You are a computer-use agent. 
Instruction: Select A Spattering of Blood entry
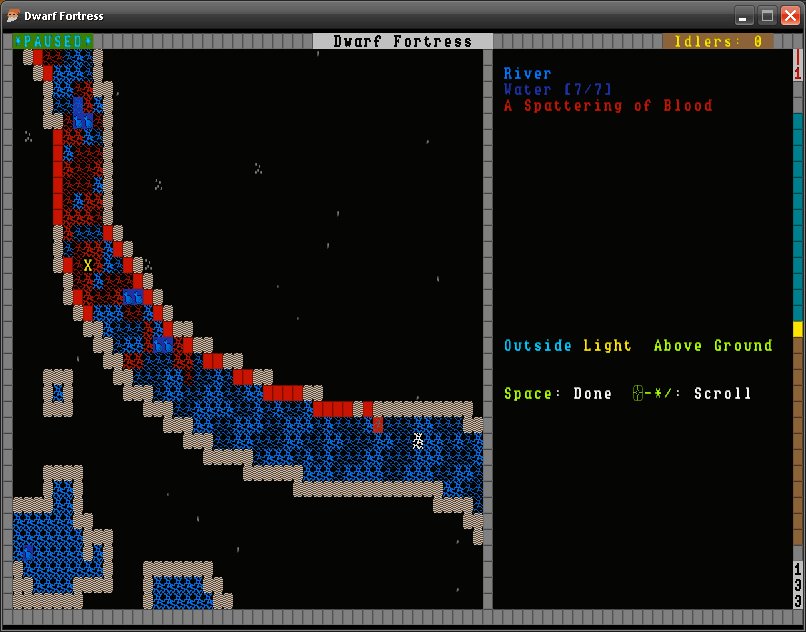pyautogui.click(x=607, y=106)
